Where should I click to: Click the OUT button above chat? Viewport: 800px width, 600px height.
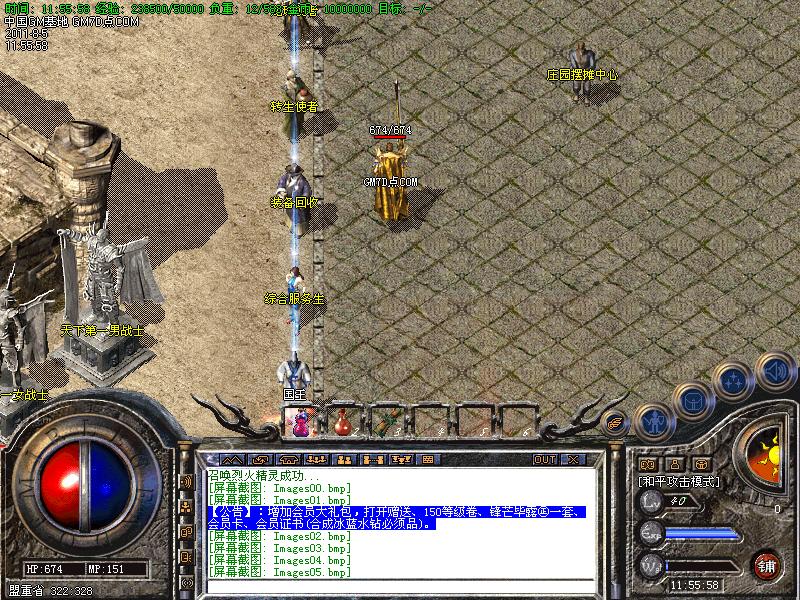544,459
